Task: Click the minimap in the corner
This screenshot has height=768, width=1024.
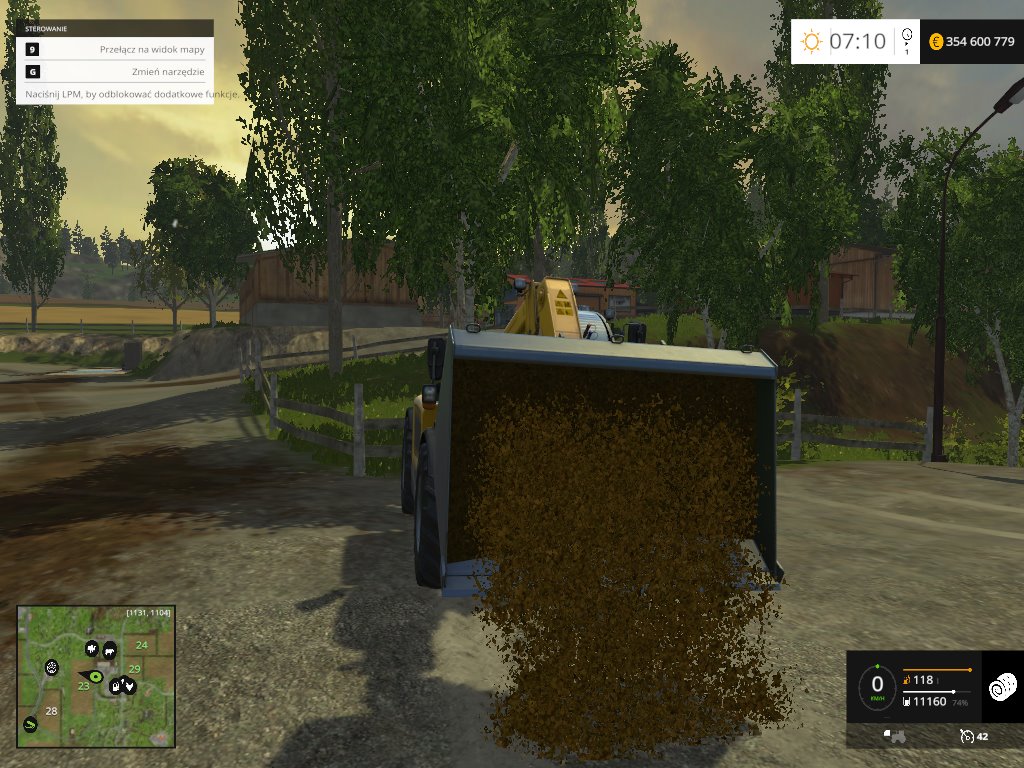Action: 96,676
